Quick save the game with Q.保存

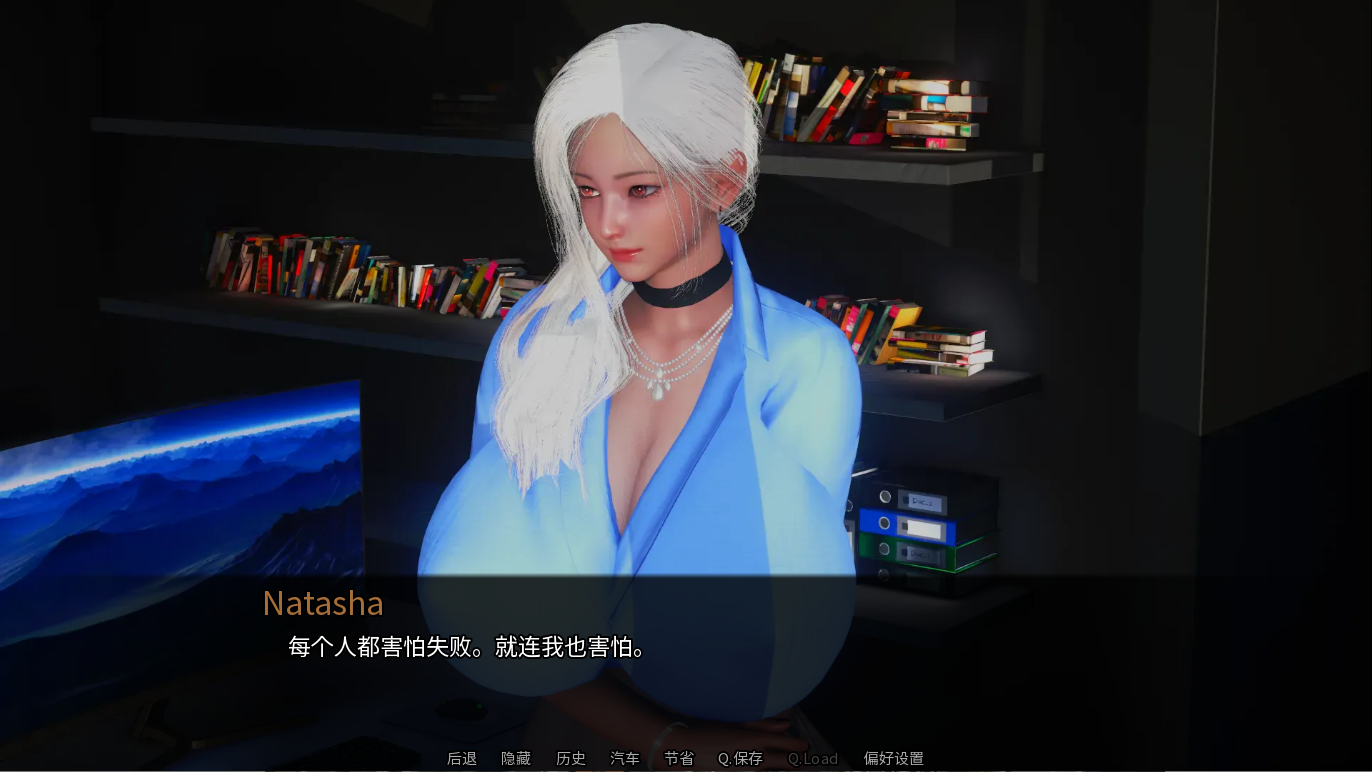click(740, 758)
